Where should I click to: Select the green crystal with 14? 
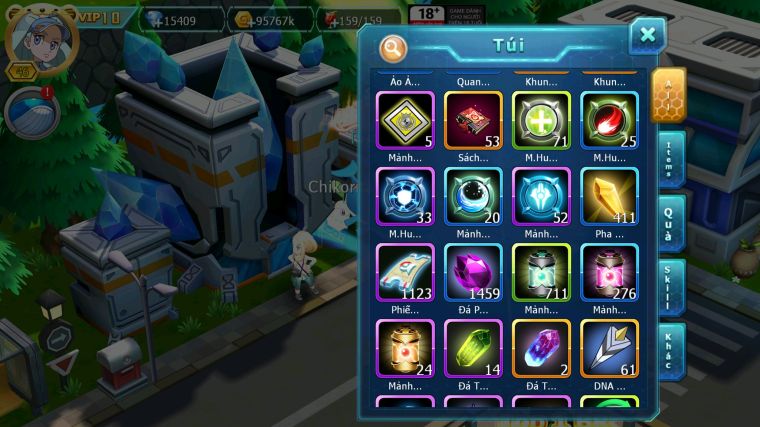473,348
